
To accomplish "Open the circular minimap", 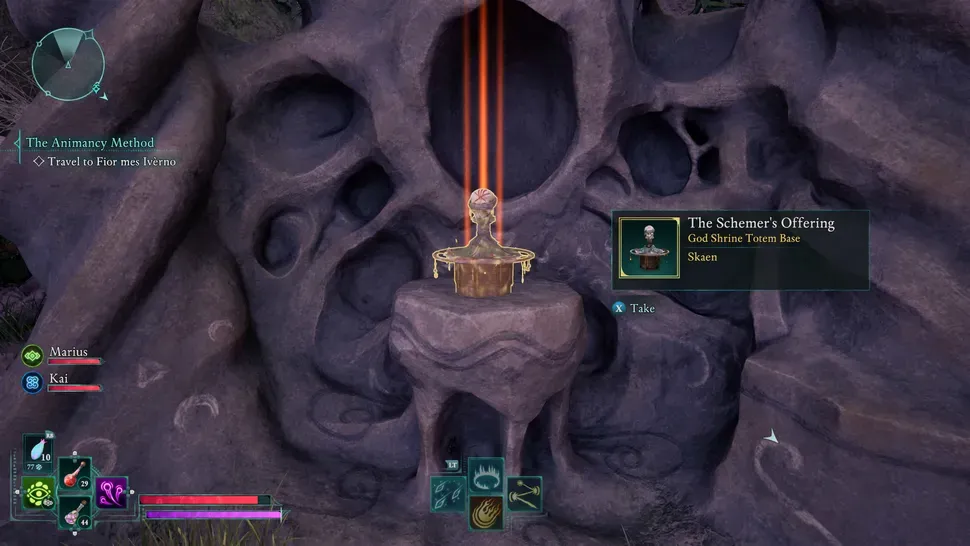I will pyautogui.click(x=67, y=65).
